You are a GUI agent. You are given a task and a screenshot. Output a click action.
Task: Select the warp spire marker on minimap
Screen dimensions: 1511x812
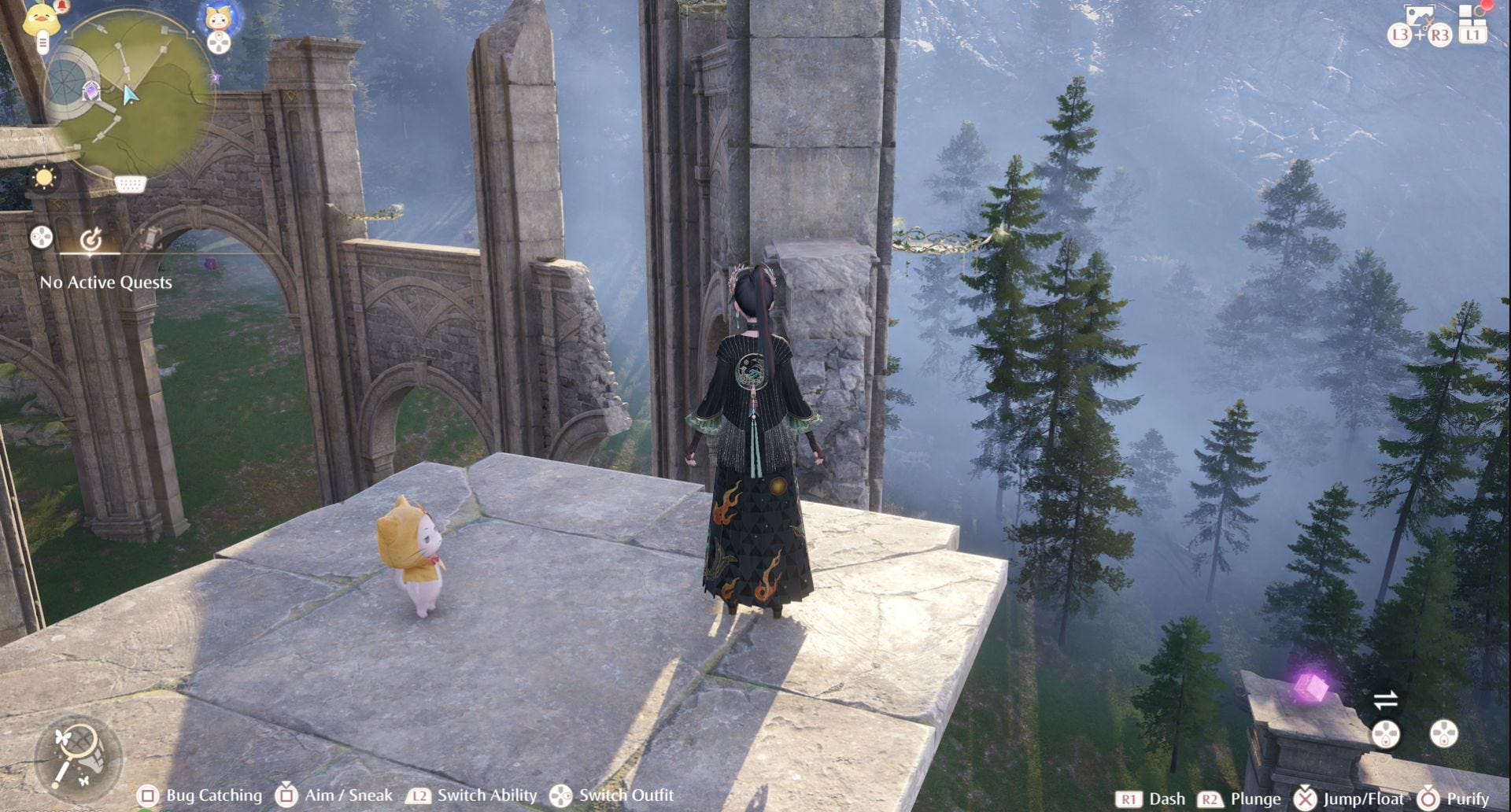(91, 92)
